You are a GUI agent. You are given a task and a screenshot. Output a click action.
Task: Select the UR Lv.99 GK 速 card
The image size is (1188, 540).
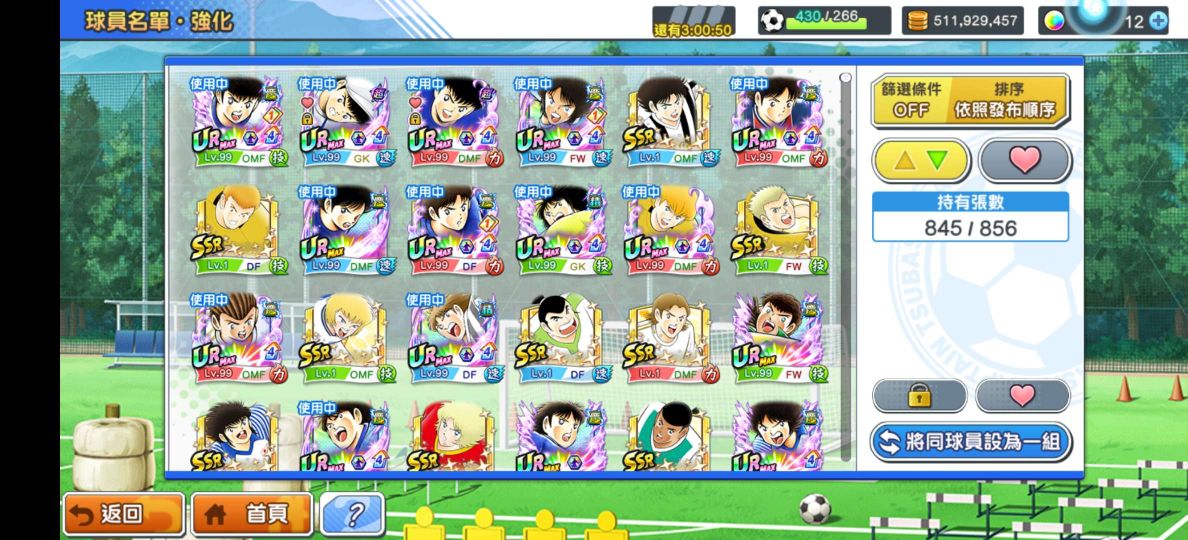345,121
